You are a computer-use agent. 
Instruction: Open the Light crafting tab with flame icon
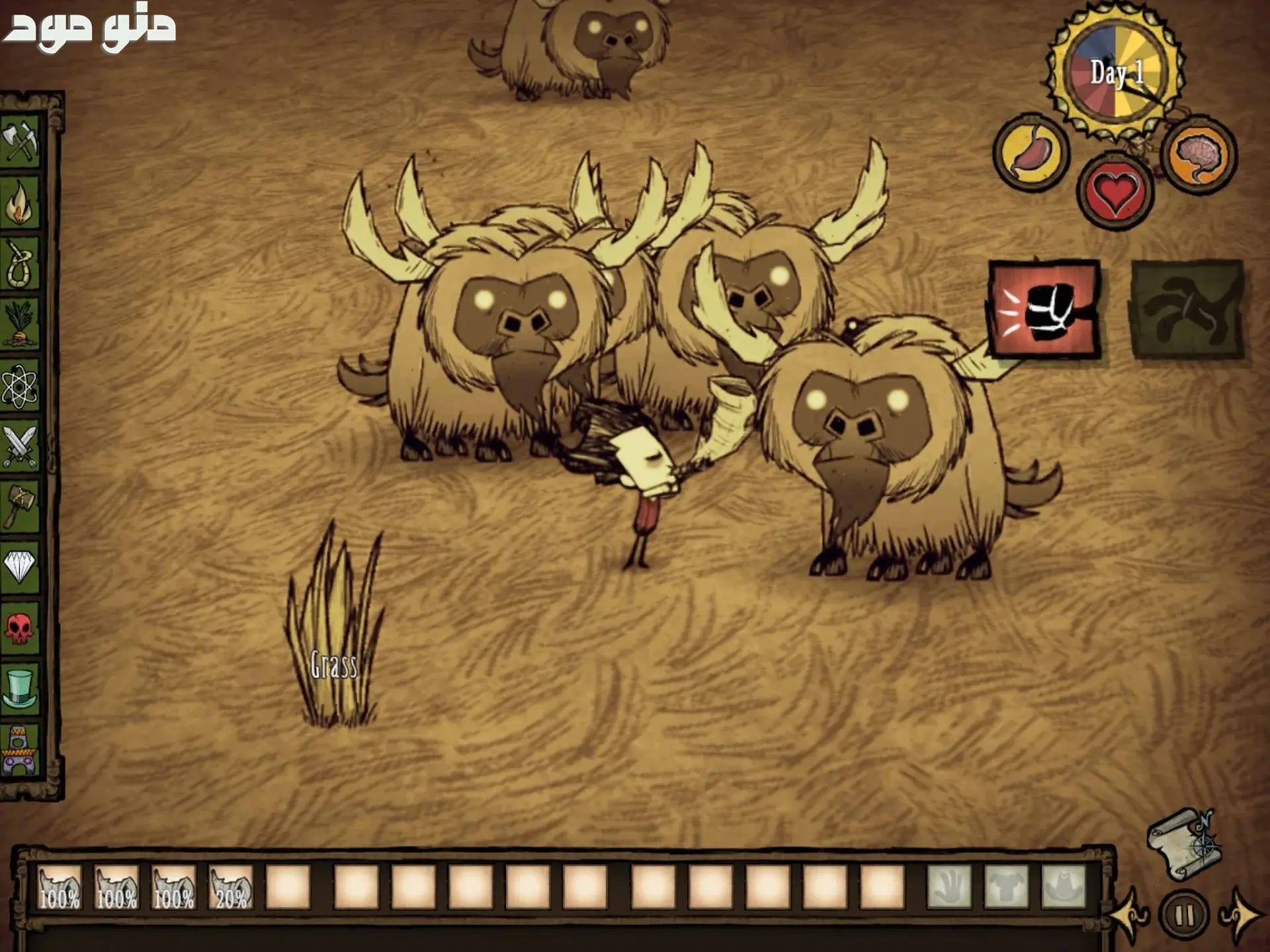(x=20, y=202)
